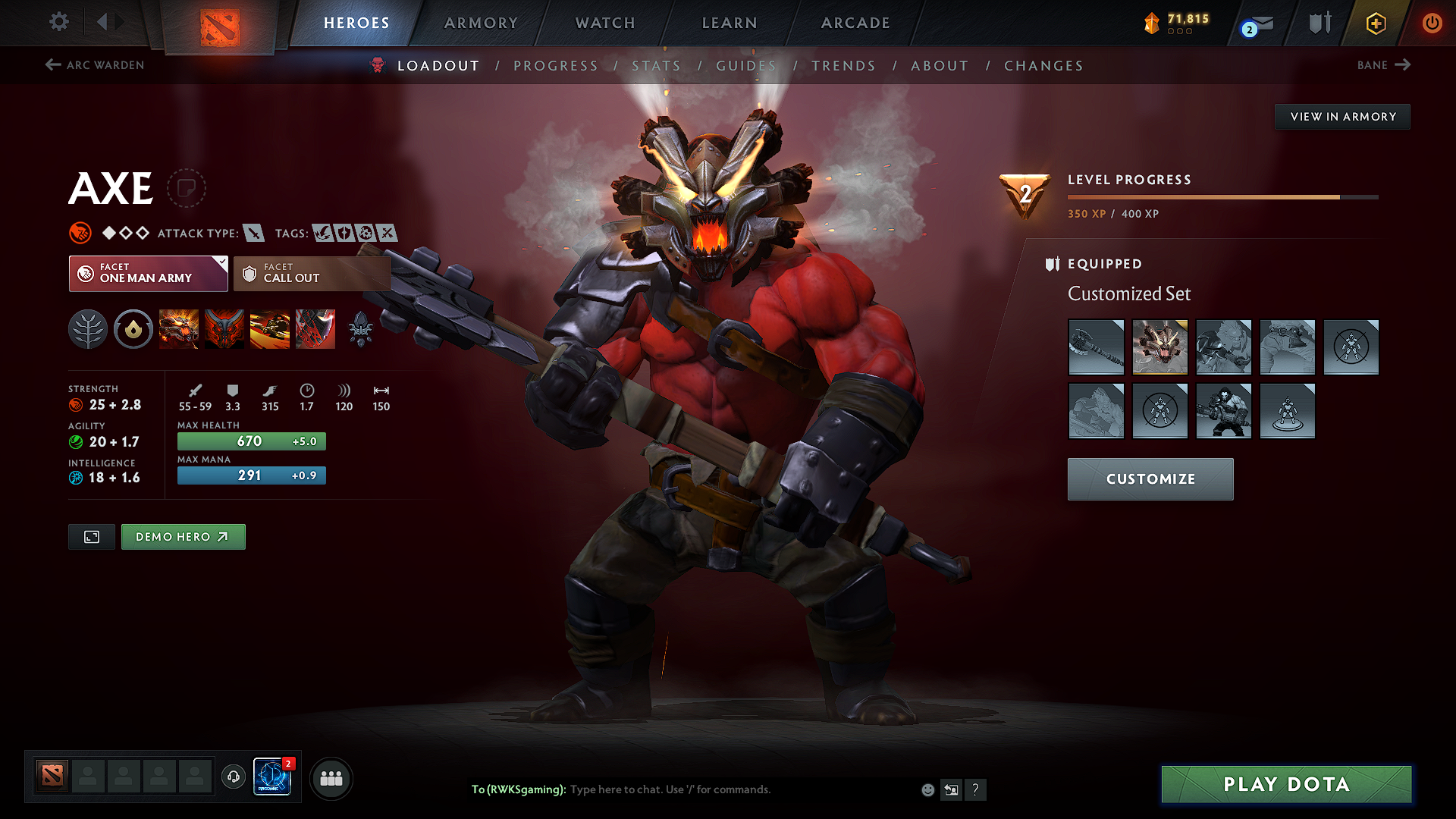Open the talent tree icon

[88, 329]
